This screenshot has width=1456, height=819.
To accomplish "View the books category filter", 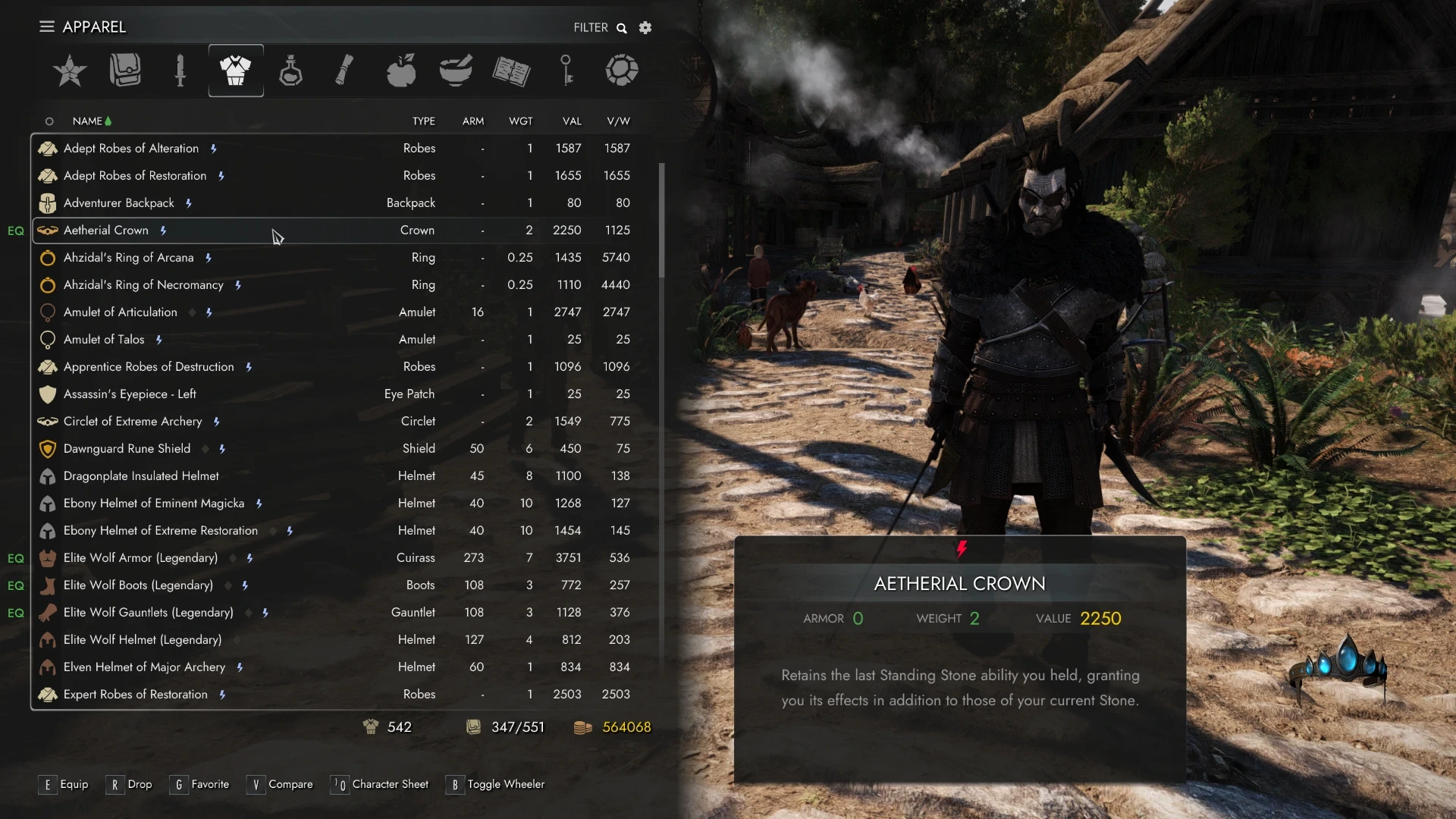I will (x=511, y=71).
